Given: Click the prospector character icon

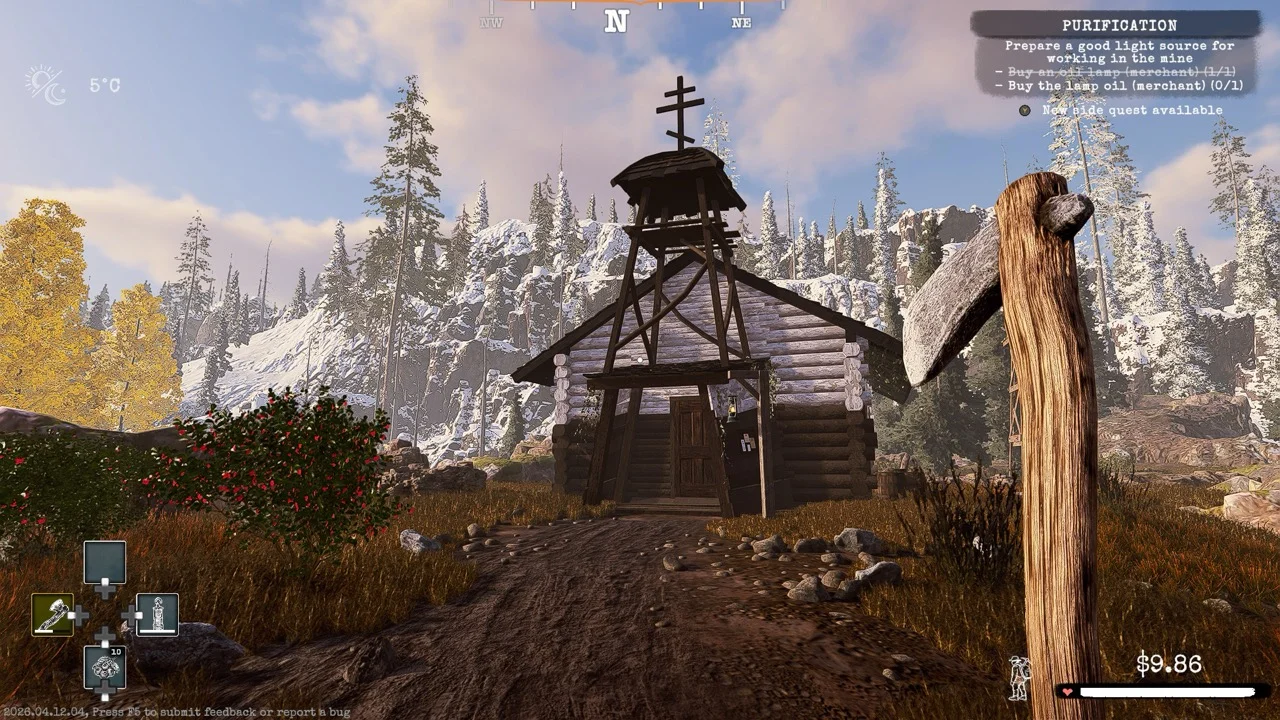Looking at the screenshot, I should click(1019, 678).
